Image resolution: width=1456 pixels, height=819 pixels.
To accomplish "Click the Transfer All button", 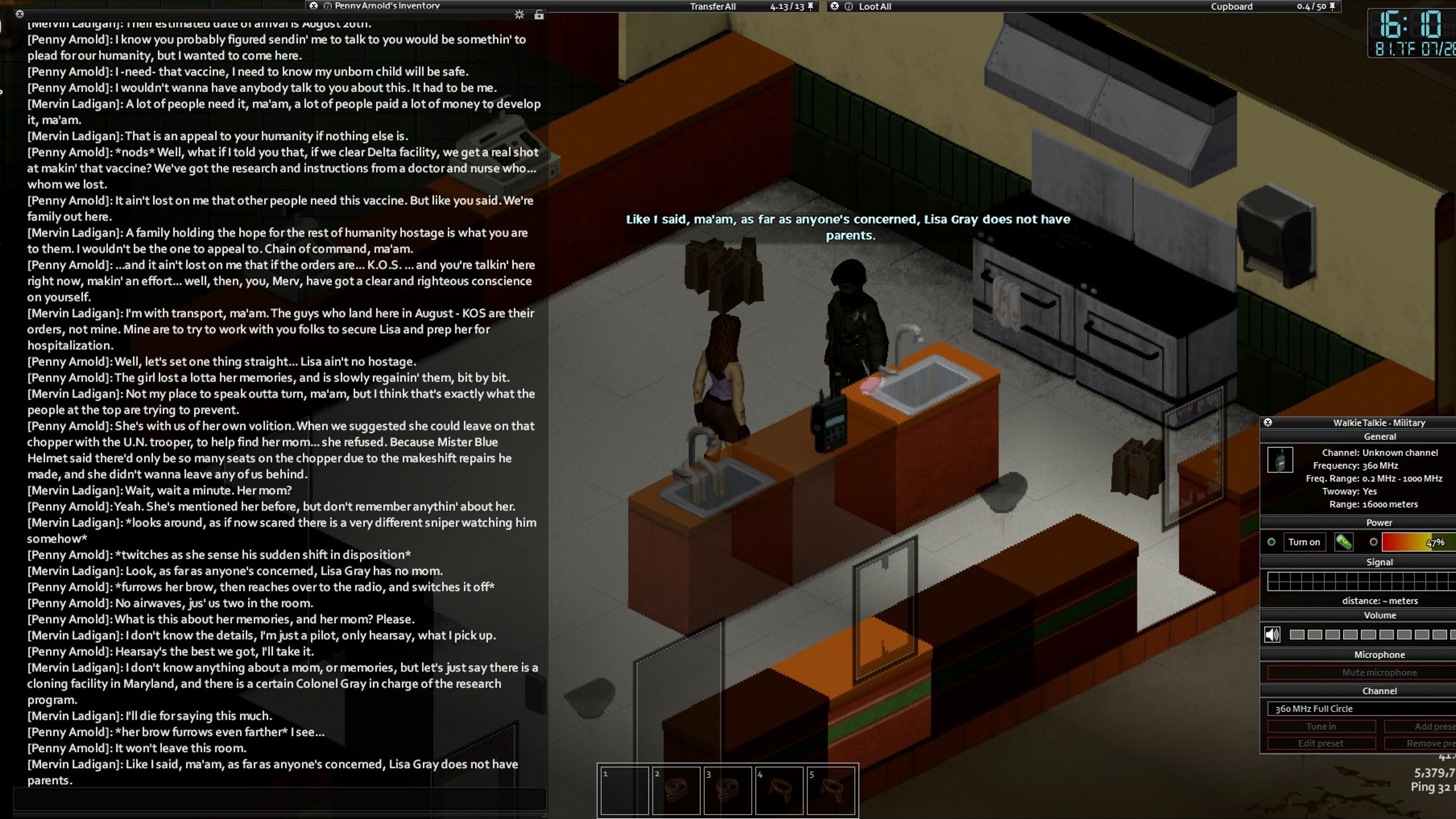I will click(712, 6).
